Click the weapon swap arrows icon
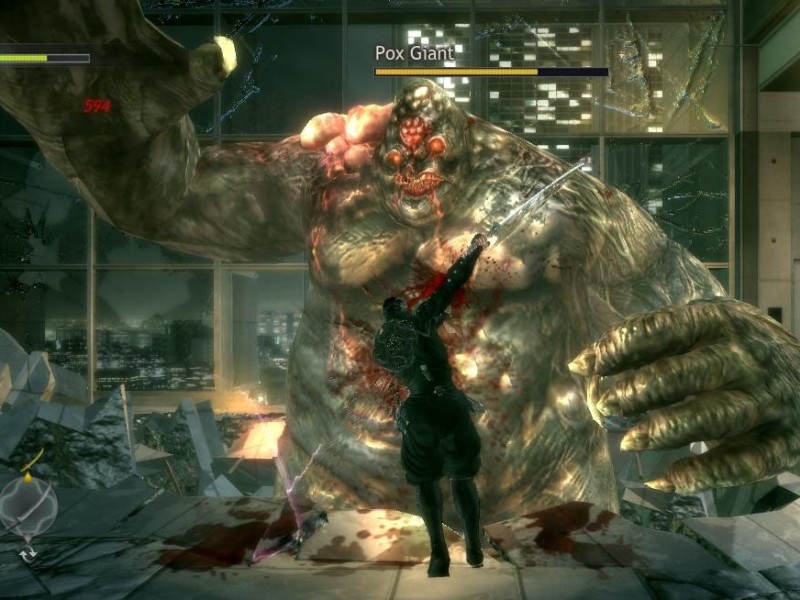 pos(28,552)
